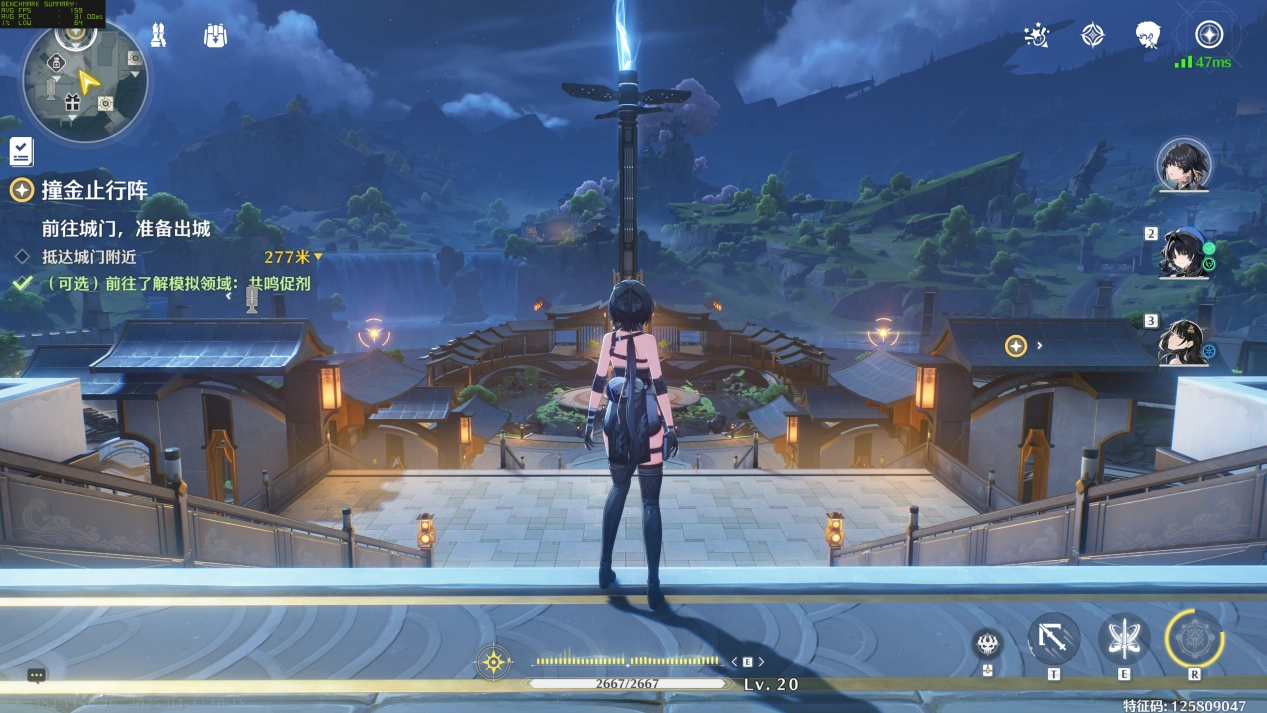Switch to party member number 3
The image size is (1267, 713).
pos(1184,340)
